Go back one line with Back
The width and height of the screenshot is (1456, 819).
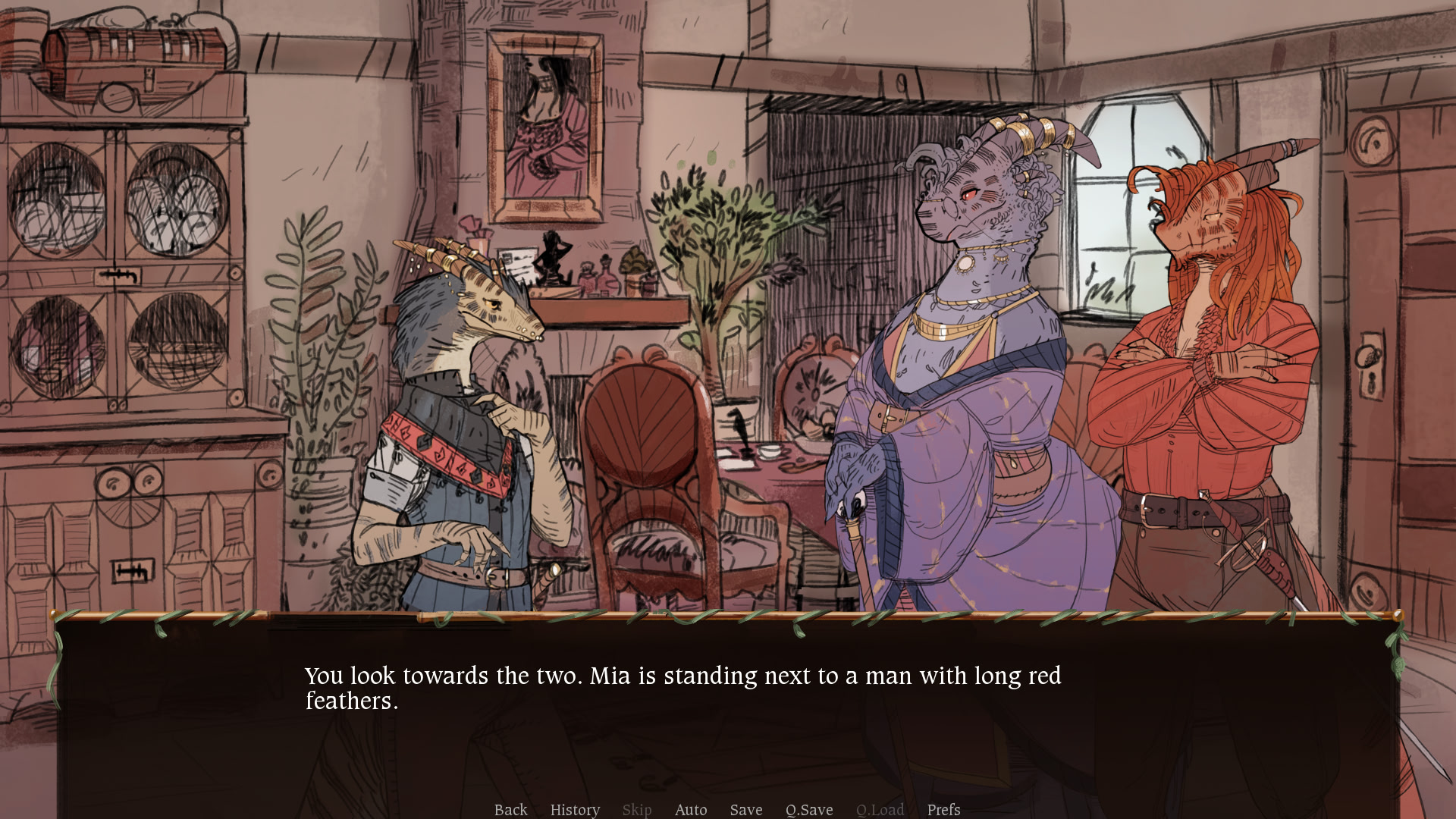point(510,810)
